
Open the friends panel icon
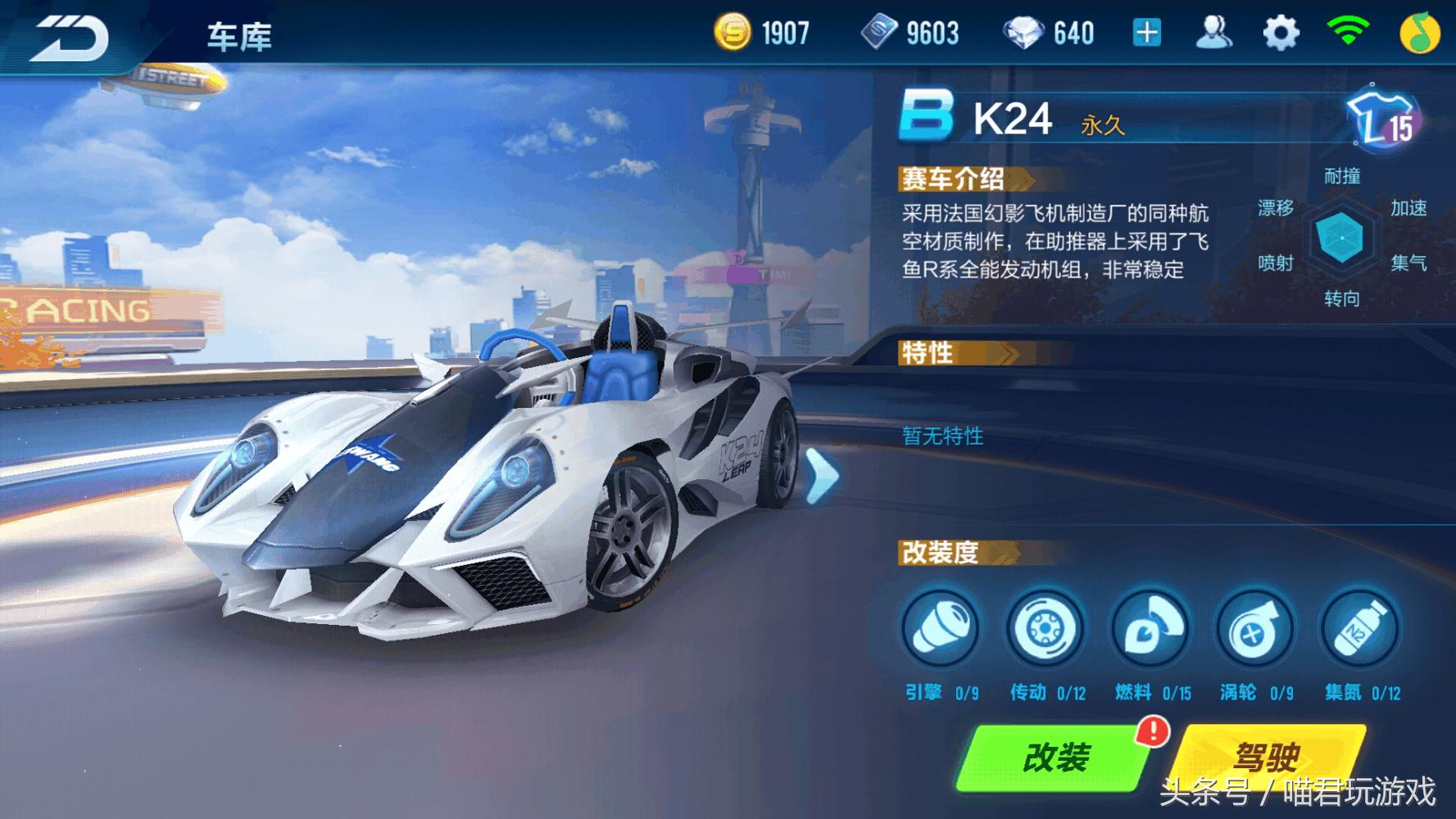(x=1215, y=31)
